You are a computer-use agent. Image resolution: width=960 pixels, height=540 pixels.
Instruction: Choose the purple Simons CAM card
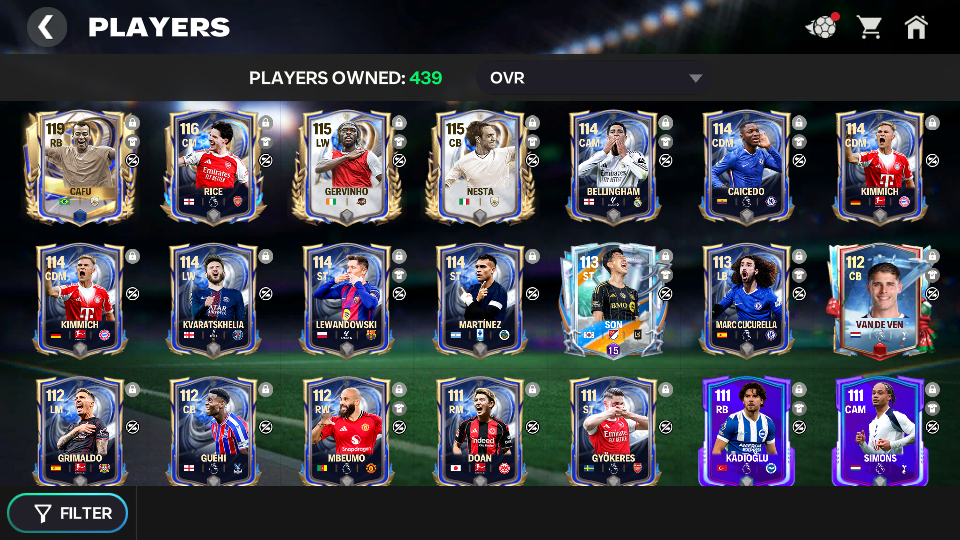(878, 432)
